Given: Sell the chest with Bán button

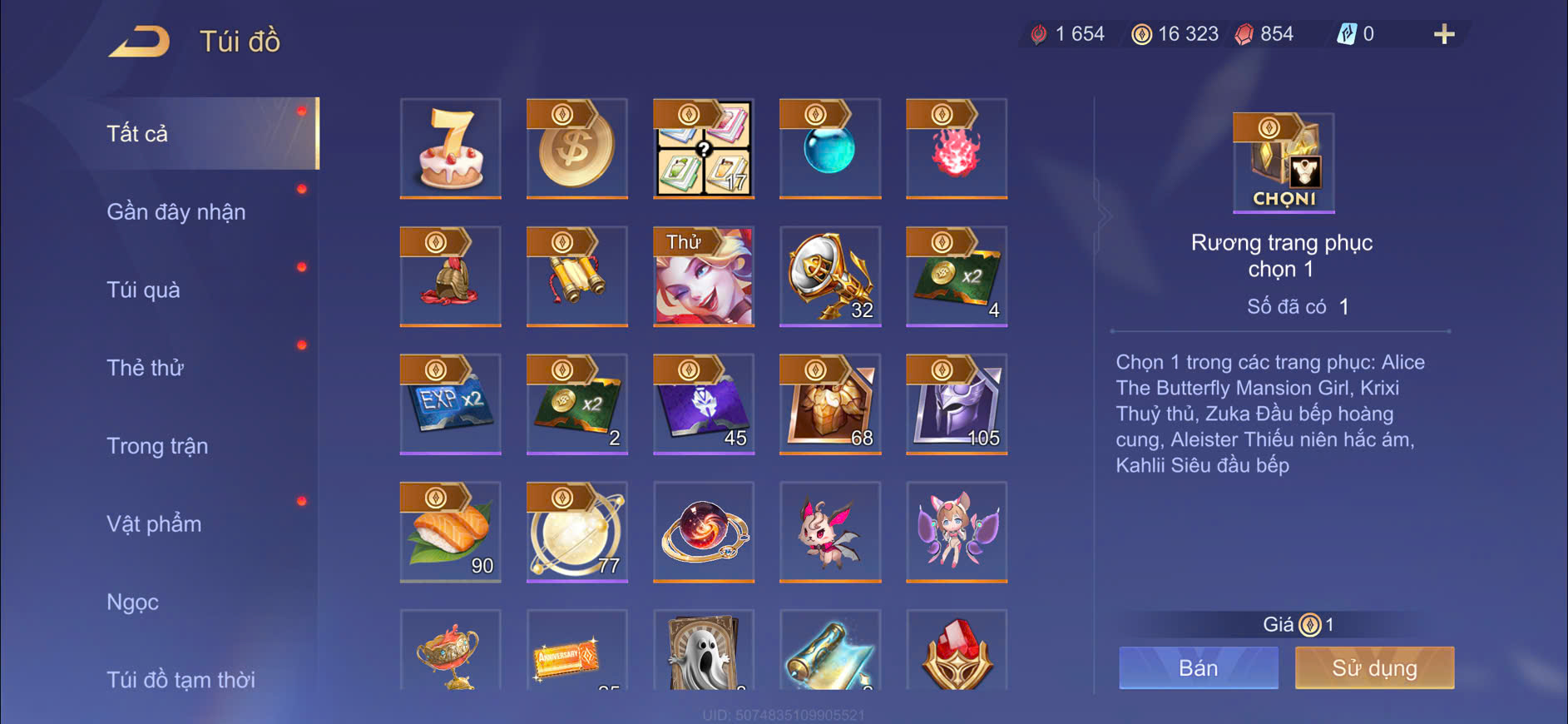Looking at the screenshot, I should 1198,667.
